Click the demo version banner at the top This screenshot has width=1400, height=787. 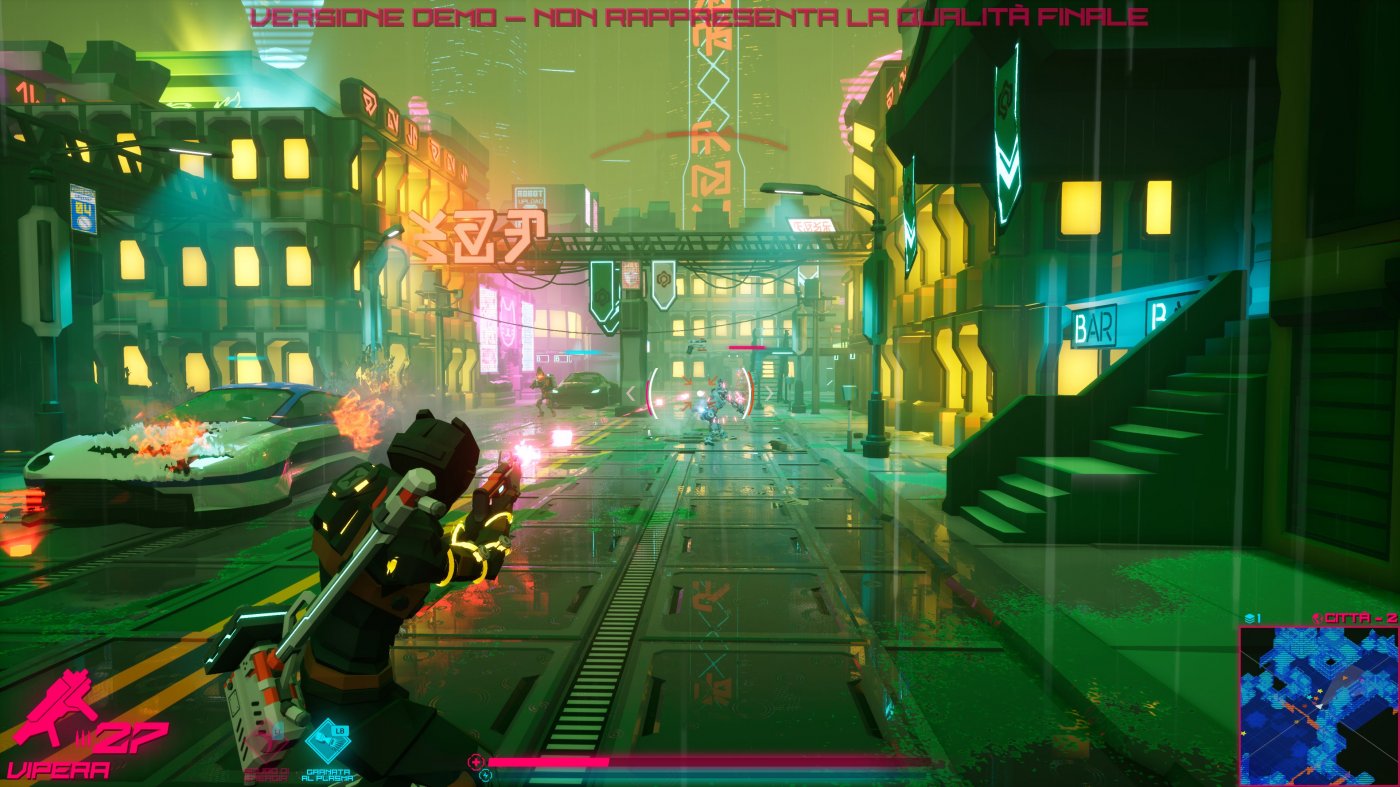pyautogui.click(x=700, y=16)
